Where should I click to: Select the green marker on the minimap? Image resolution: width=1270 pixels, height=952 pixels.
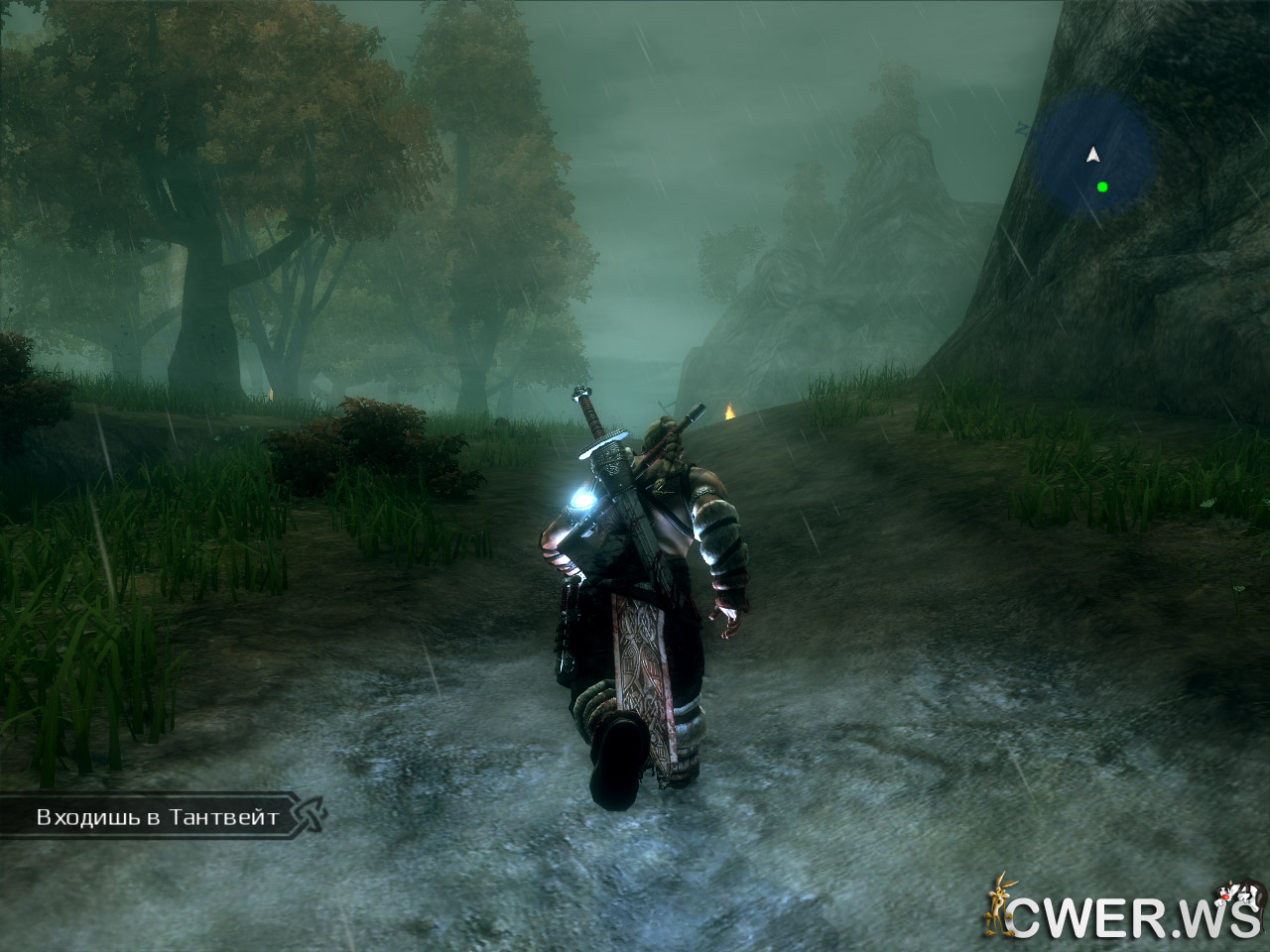(x=1102, y=186)
